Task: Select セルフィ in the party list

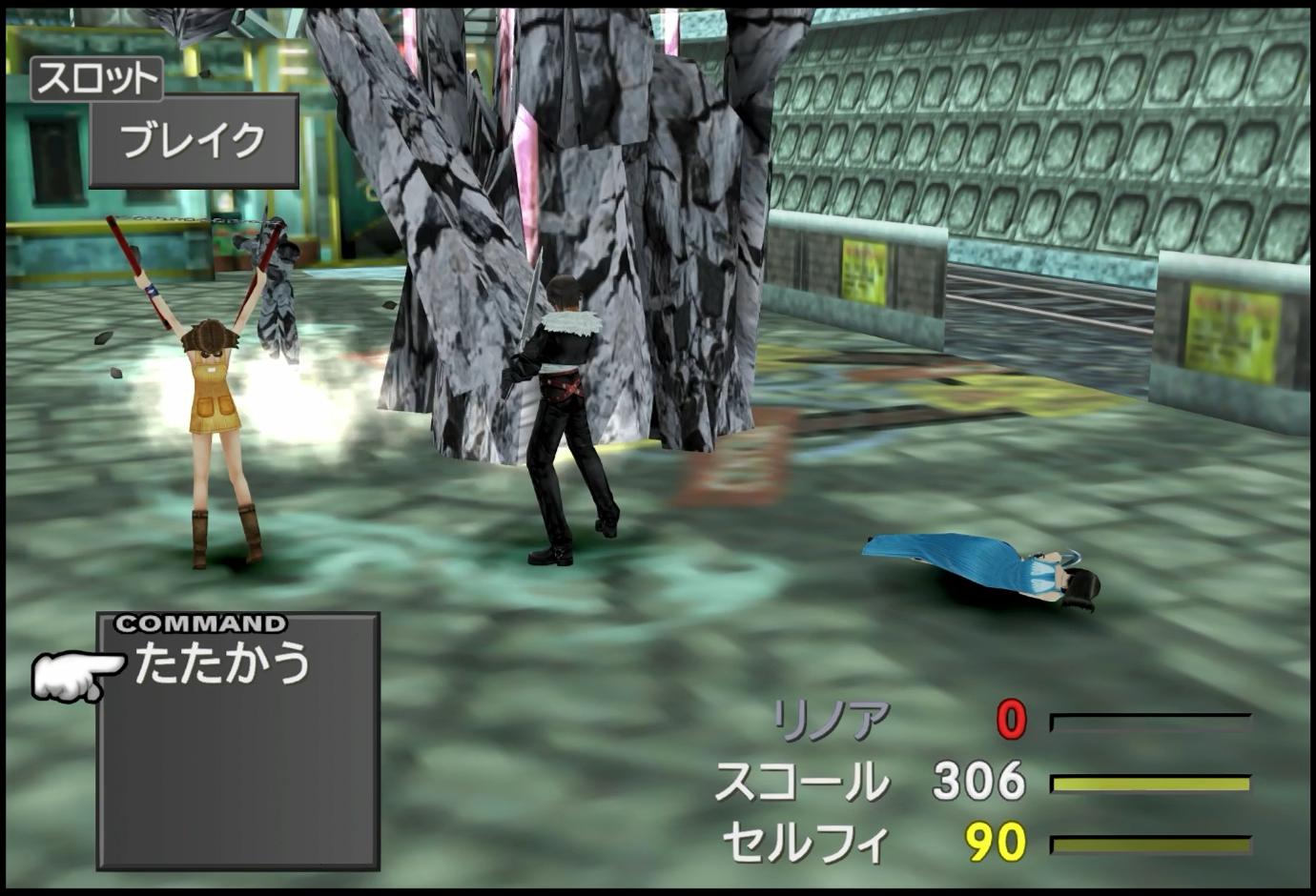Action: click(806, 844)
